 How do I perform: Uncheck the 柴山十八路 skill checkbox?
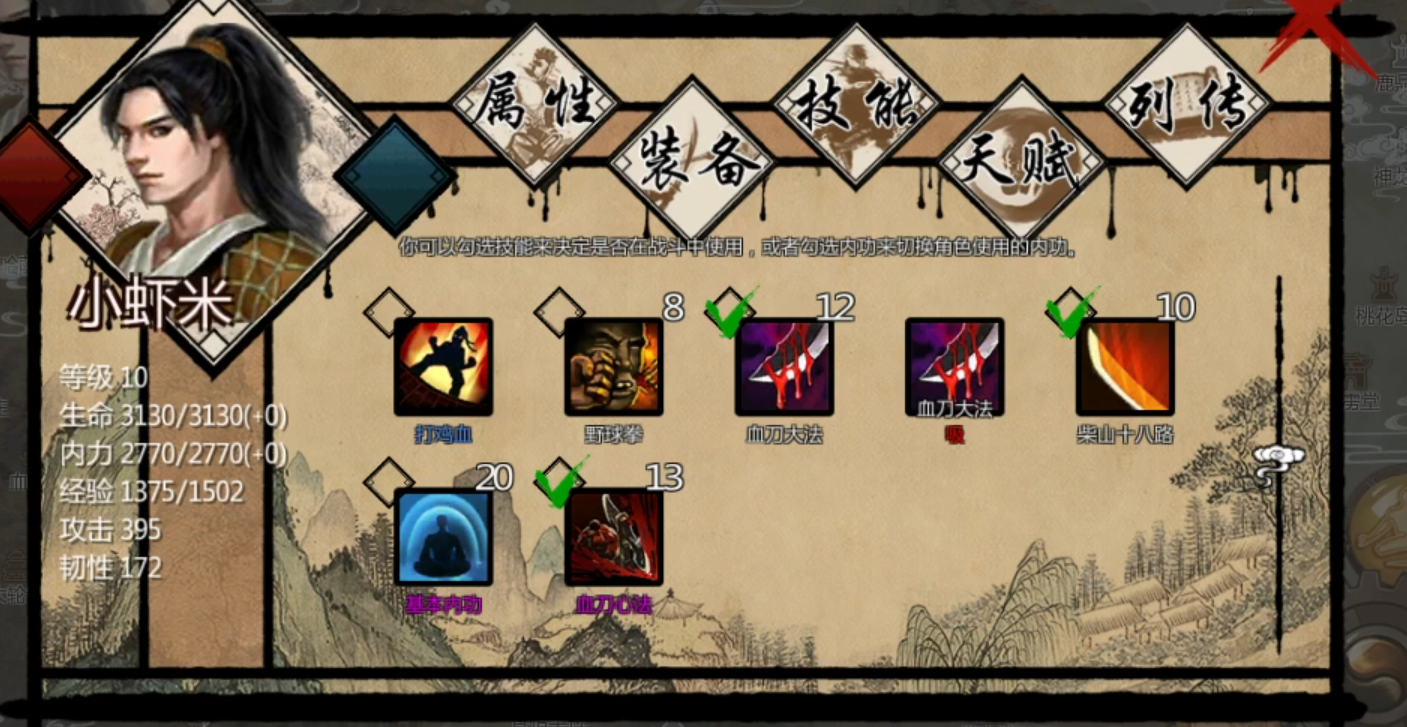[x=1071, y=312]
